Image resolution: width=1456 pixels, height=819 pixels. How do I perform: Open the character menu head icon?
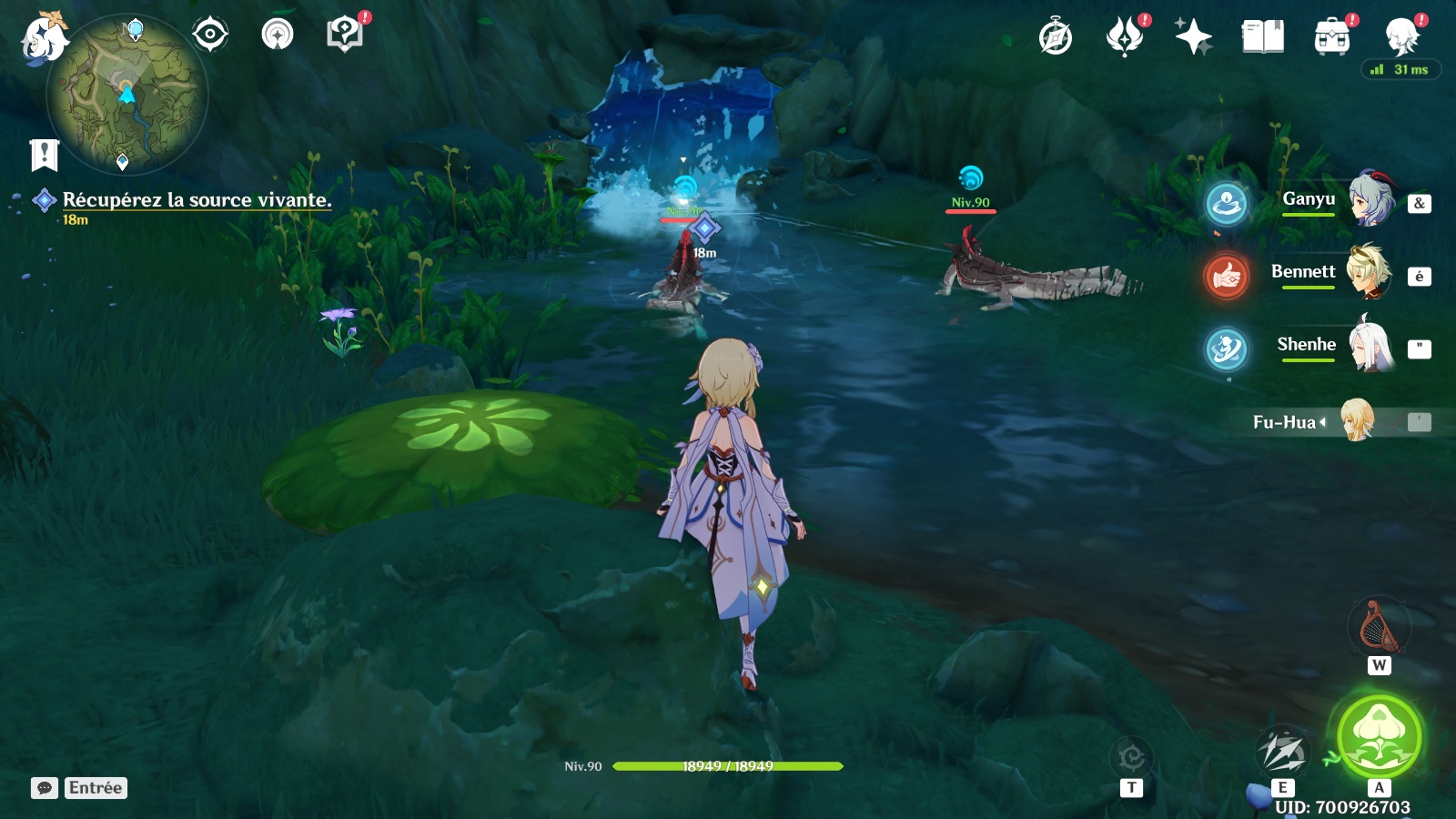tap(1401, 37)
